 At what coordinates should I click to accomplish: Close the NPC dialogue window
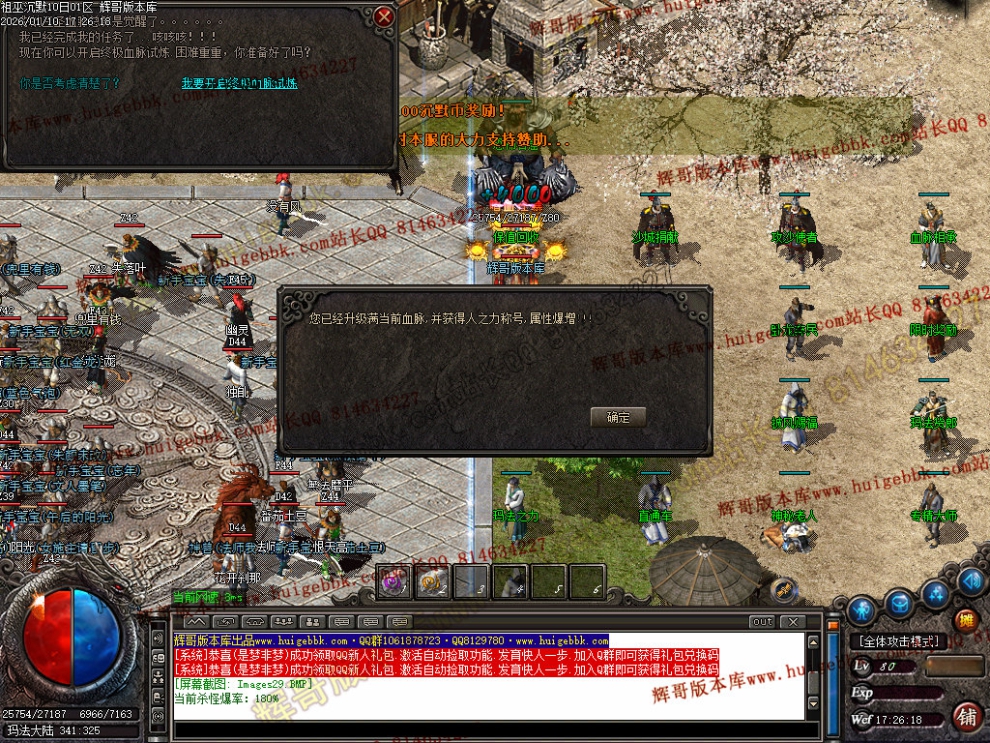click(384, 17)
